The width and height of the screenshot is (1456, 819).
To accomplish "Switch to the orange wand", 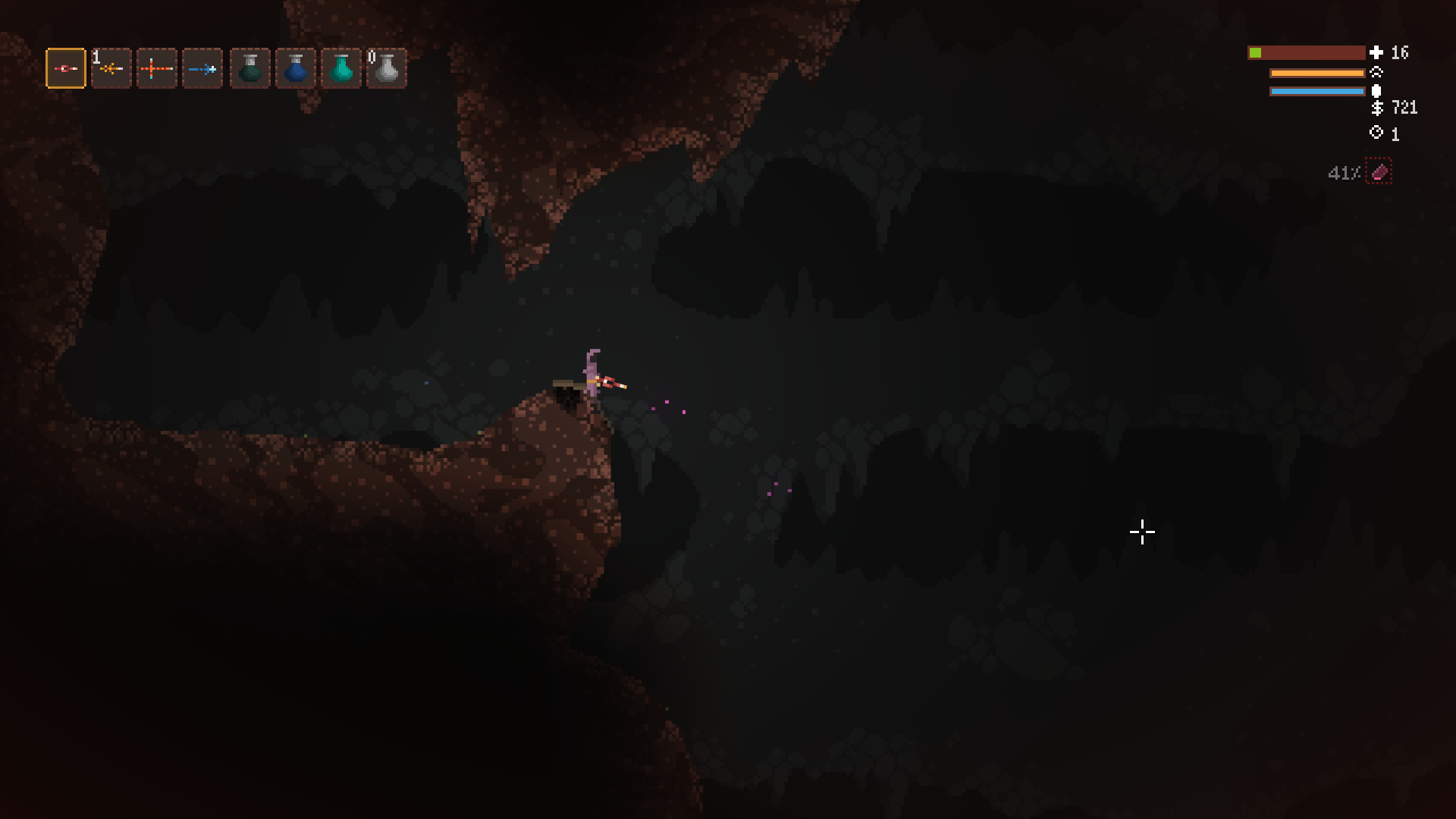I will (111, 69).
